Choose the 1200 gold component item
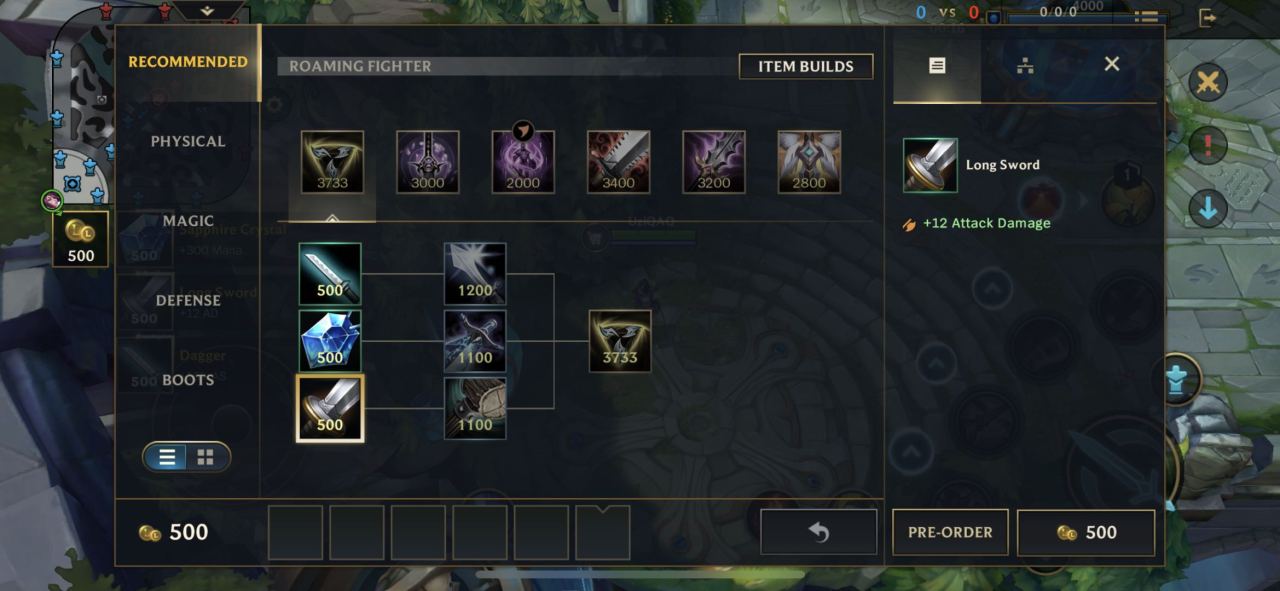The width and height of the screenshot is (1280, 591). tap(475, 273)
